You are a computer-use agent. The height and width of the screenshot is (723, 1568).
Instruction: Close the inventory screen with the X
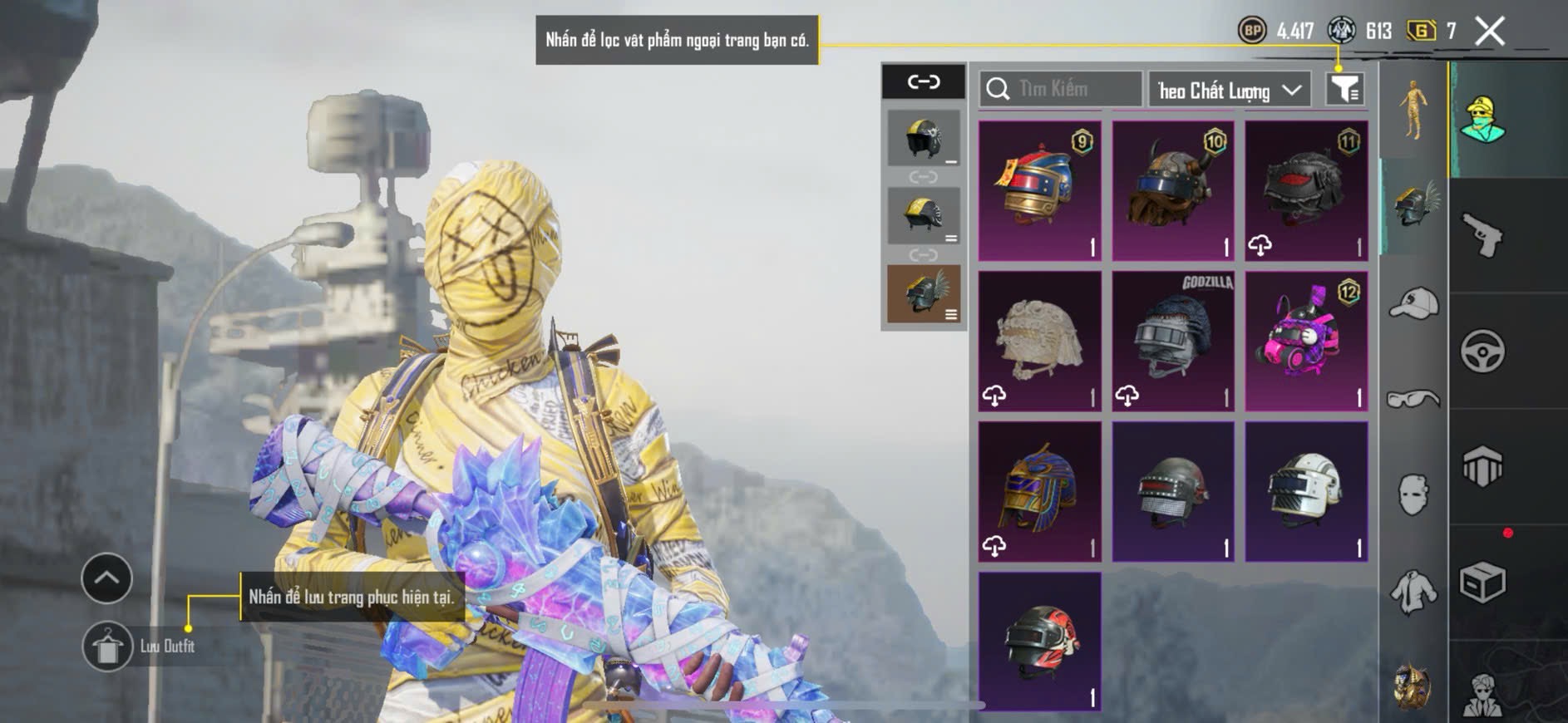tap(1489, 32)
